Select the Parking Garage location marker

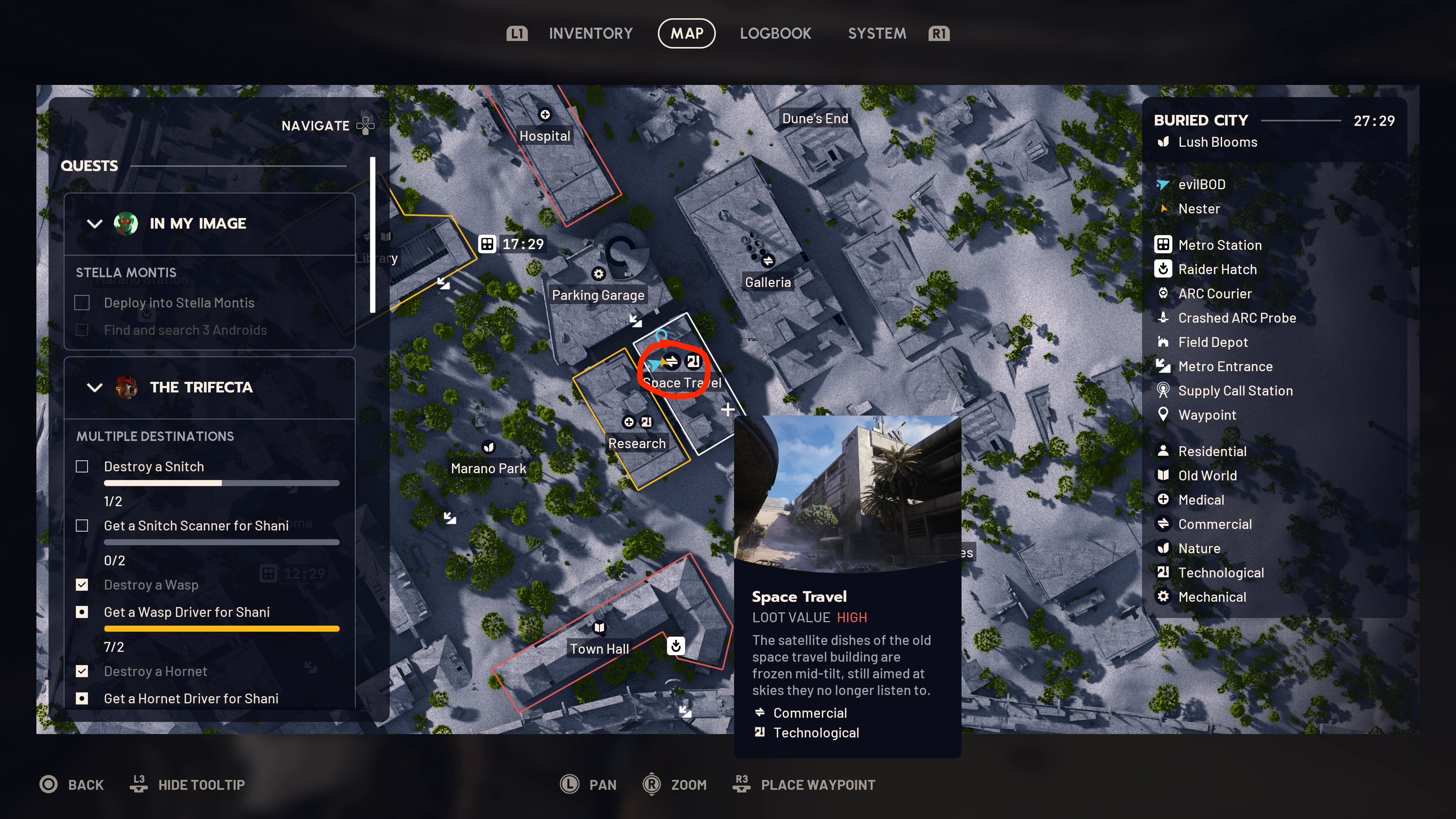pyautogui.click(x=598, y=274)
